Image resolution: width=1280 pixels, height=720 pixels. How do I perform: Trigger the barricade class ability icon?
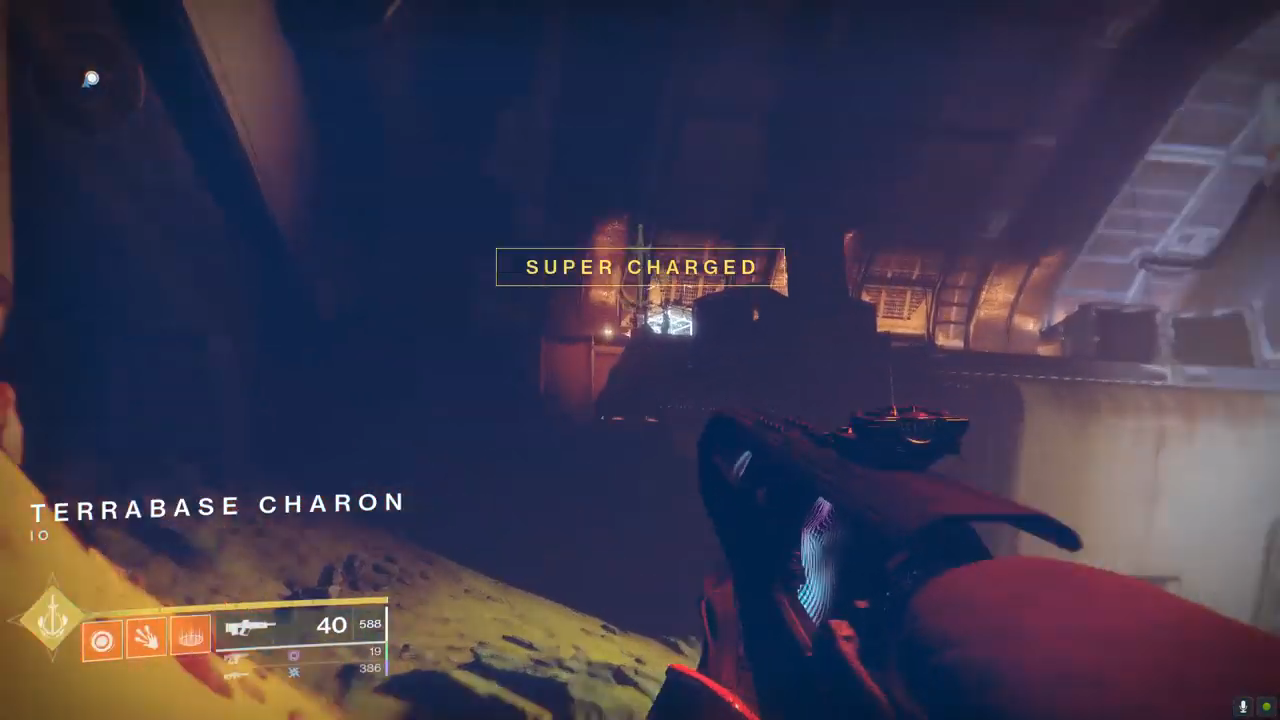point(190,635)
